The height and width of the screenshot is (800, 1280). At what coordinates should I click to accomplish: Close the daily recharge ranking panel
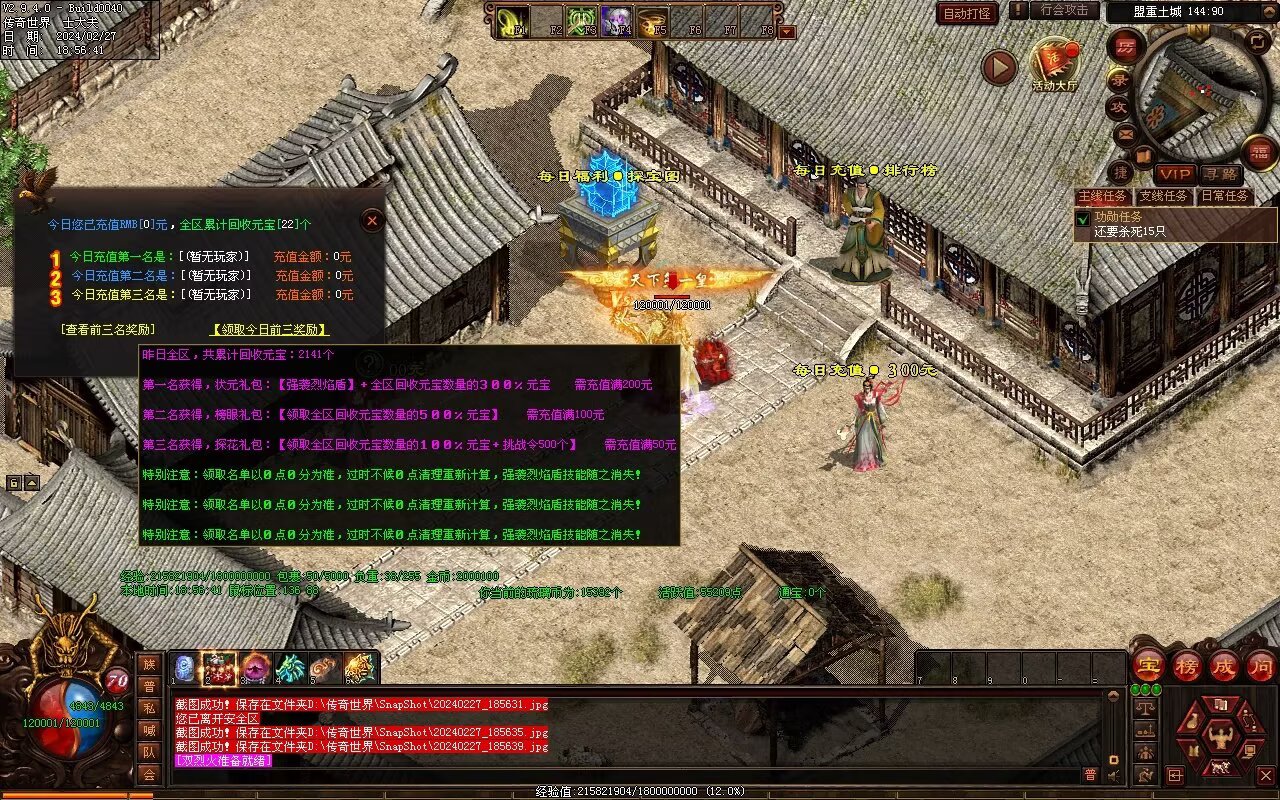tap(372, 220)
